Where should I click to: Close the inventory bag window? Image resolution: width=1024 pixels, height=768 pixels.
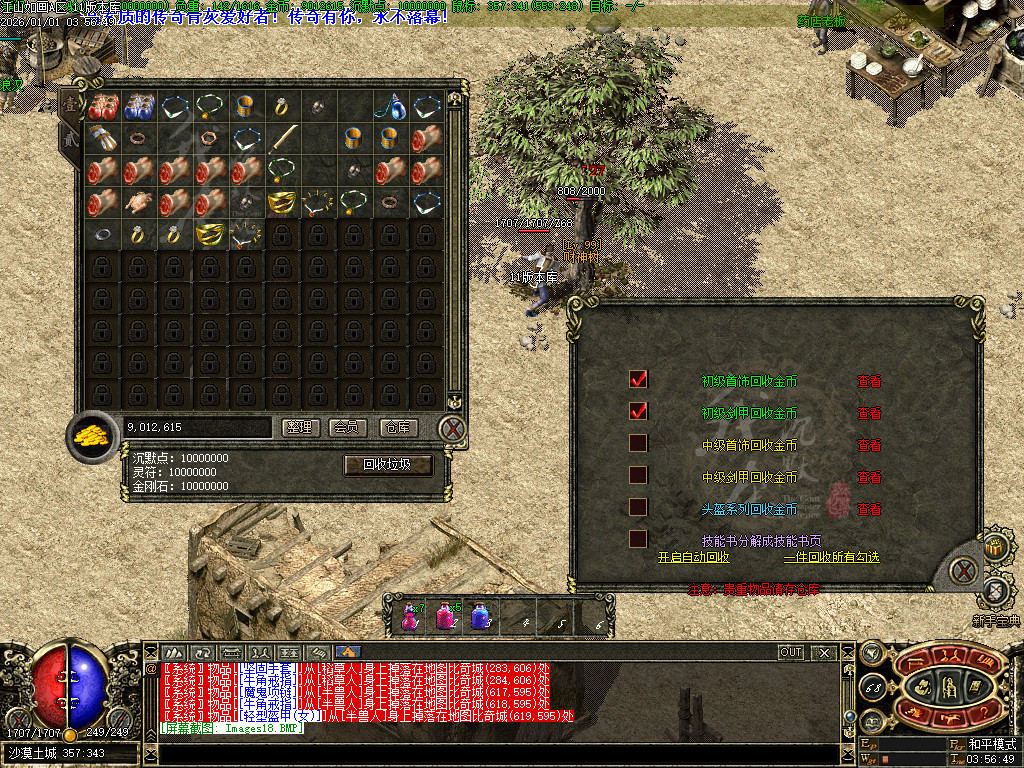pos(452,429)
